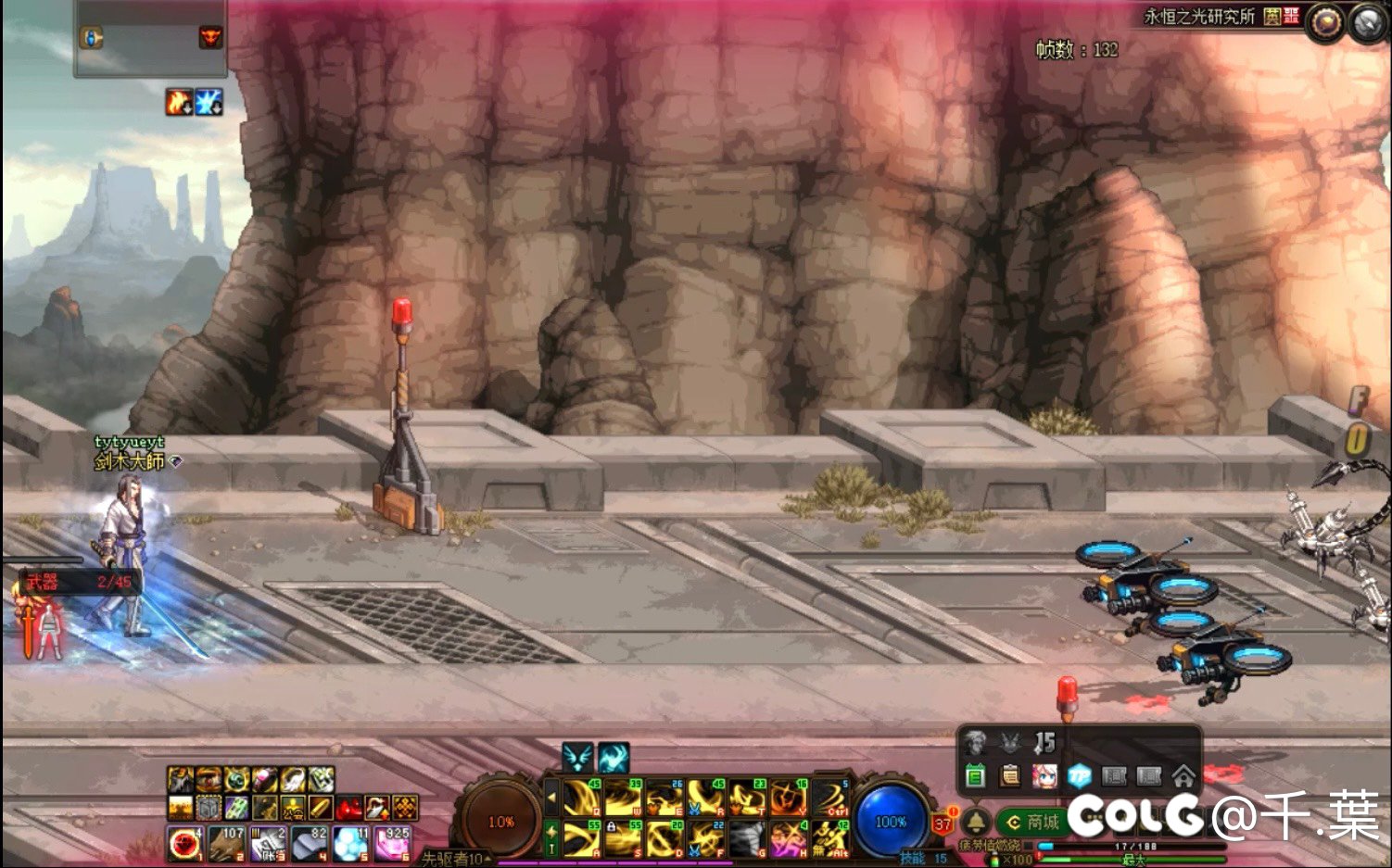This screenshot has height=868, width=1392.
Task: Select the blue TP hexagon icon
Action: click(1079, 776)
